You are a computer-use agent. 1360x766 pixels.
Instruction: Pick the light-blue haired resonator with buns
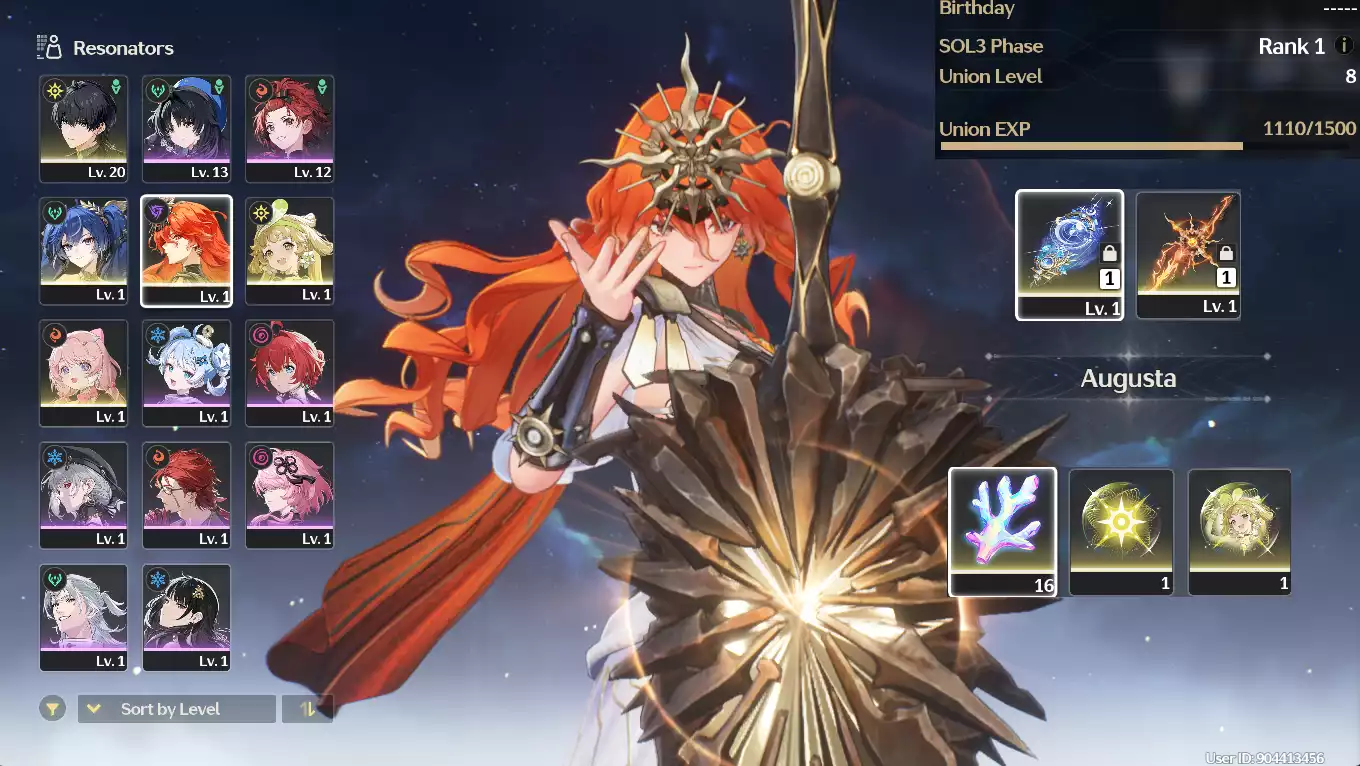pyautogui.click(x=187, y=372)
